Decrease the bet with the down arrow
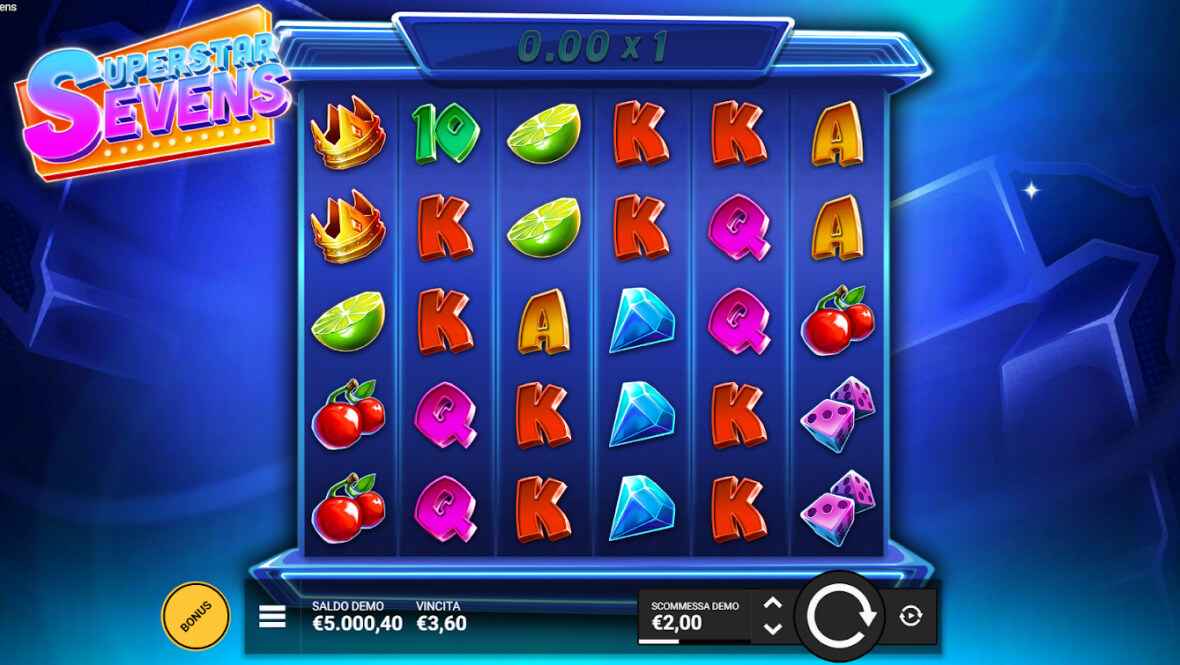The height and width of the screenshot is (665, 1180). pyautogui.click(x=772, y=629)
